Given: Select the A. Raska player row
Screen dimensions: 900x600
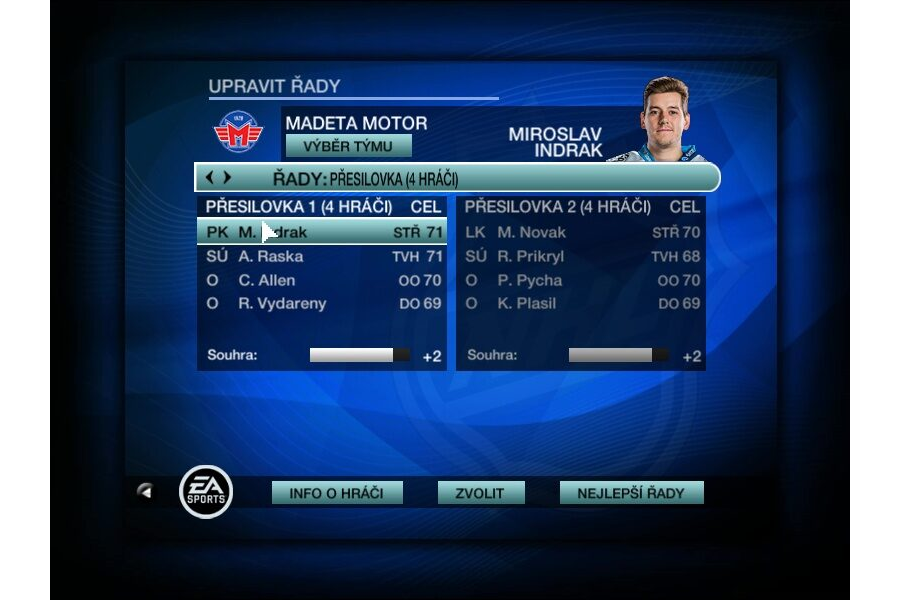Looking at the screenshot, I should 322,257.
